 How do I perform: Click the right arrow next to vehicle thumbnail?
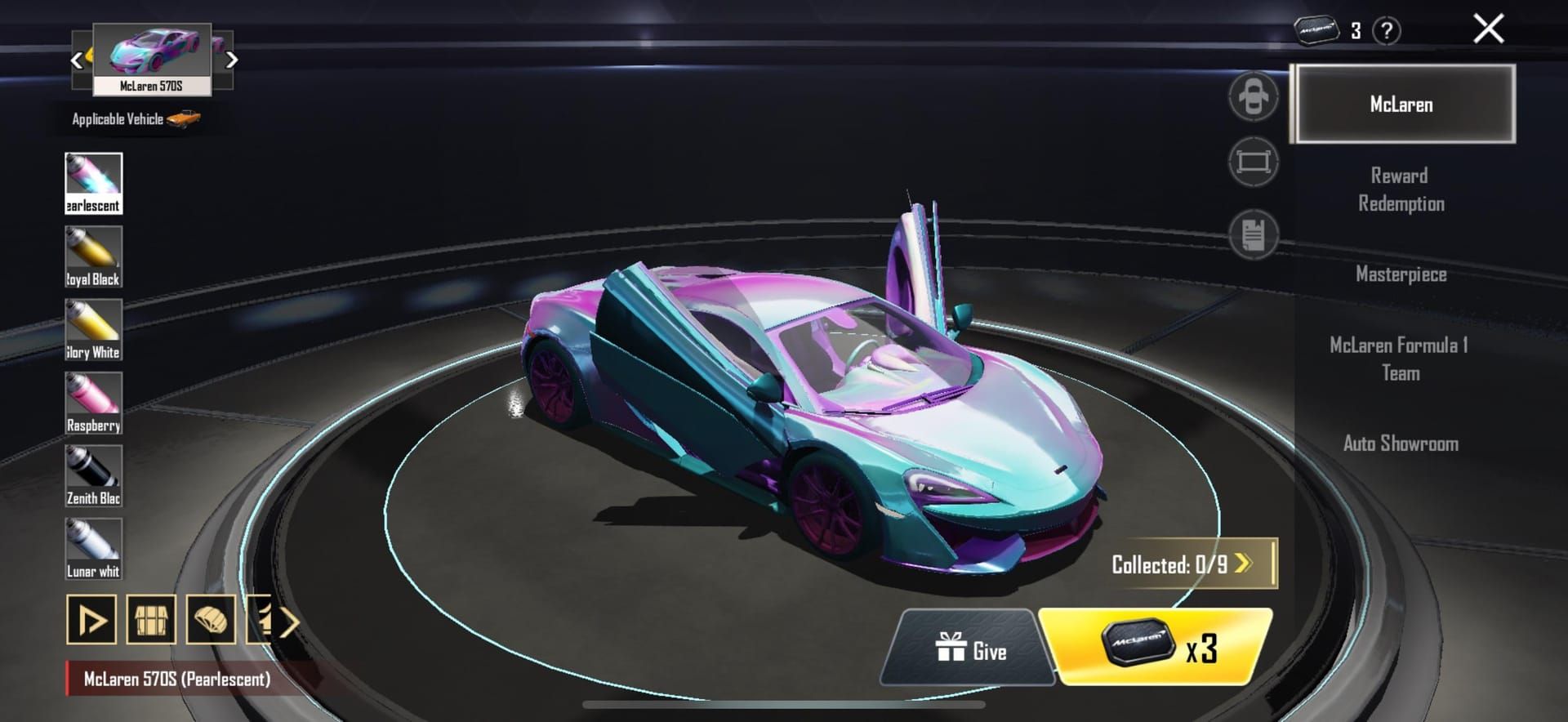click(x=233, y=59)
